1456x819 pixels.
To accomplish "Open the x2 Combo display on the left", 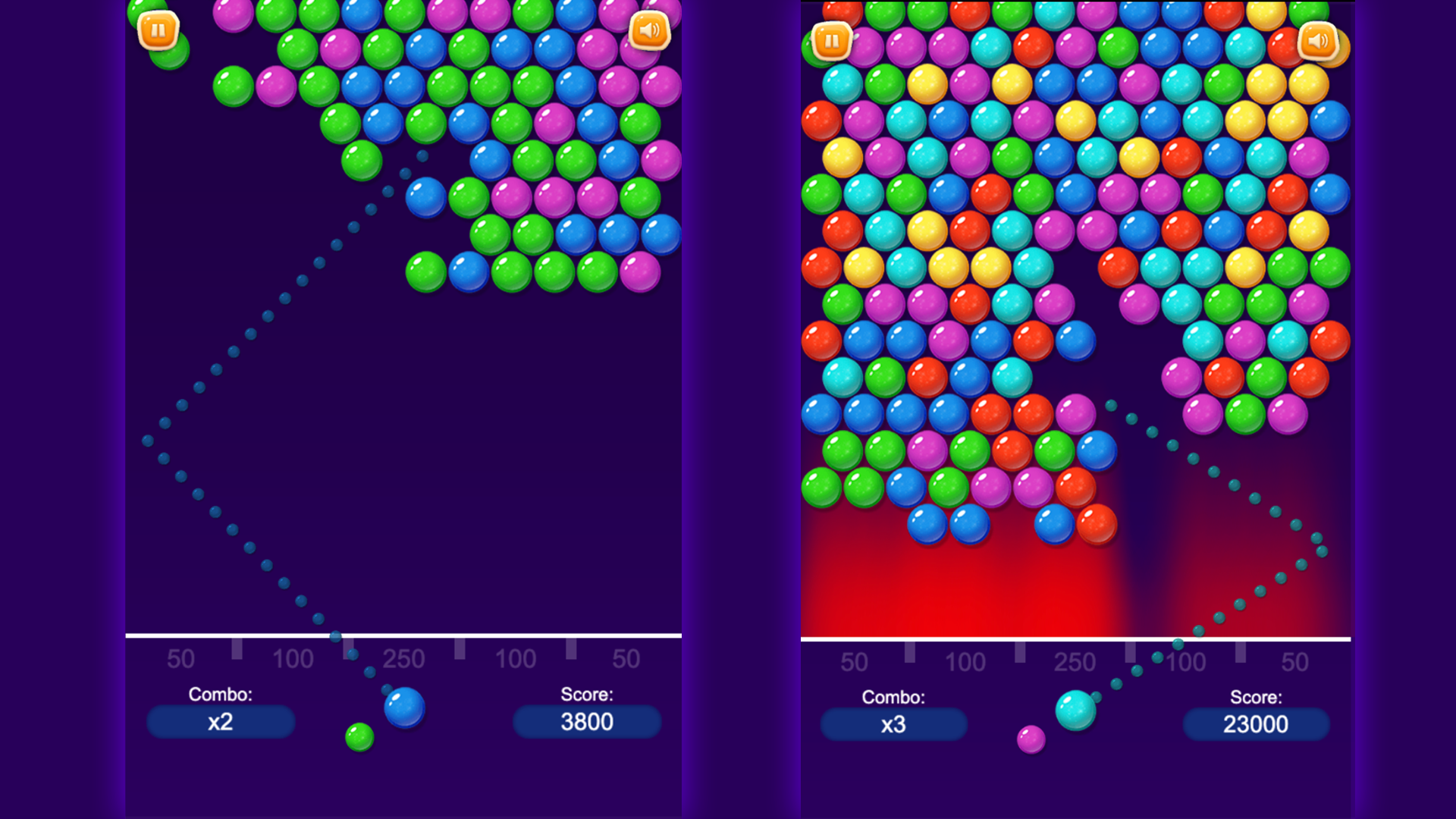I will pos(221,722).
